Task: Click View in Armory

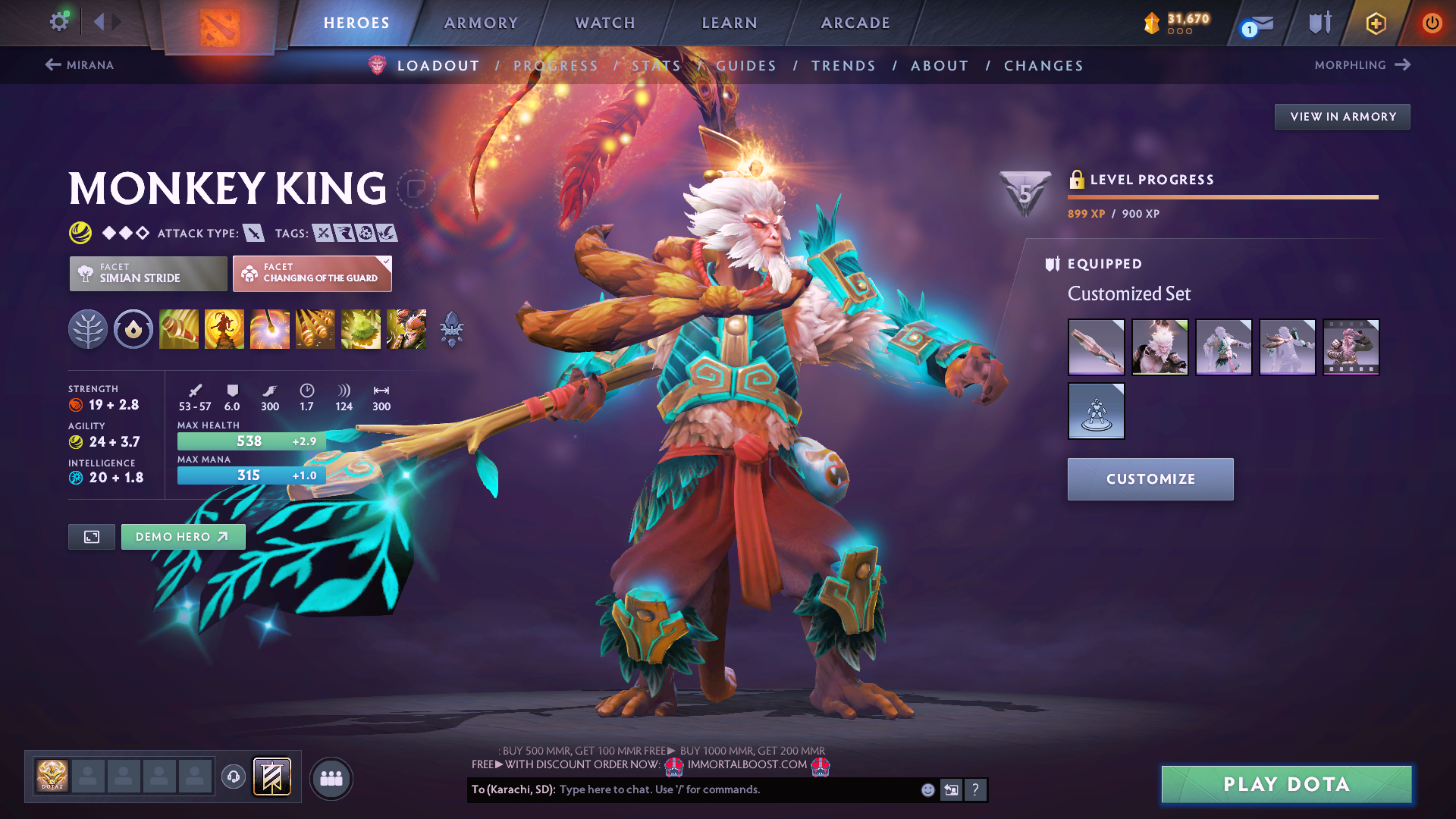Action: [1342, 117]
